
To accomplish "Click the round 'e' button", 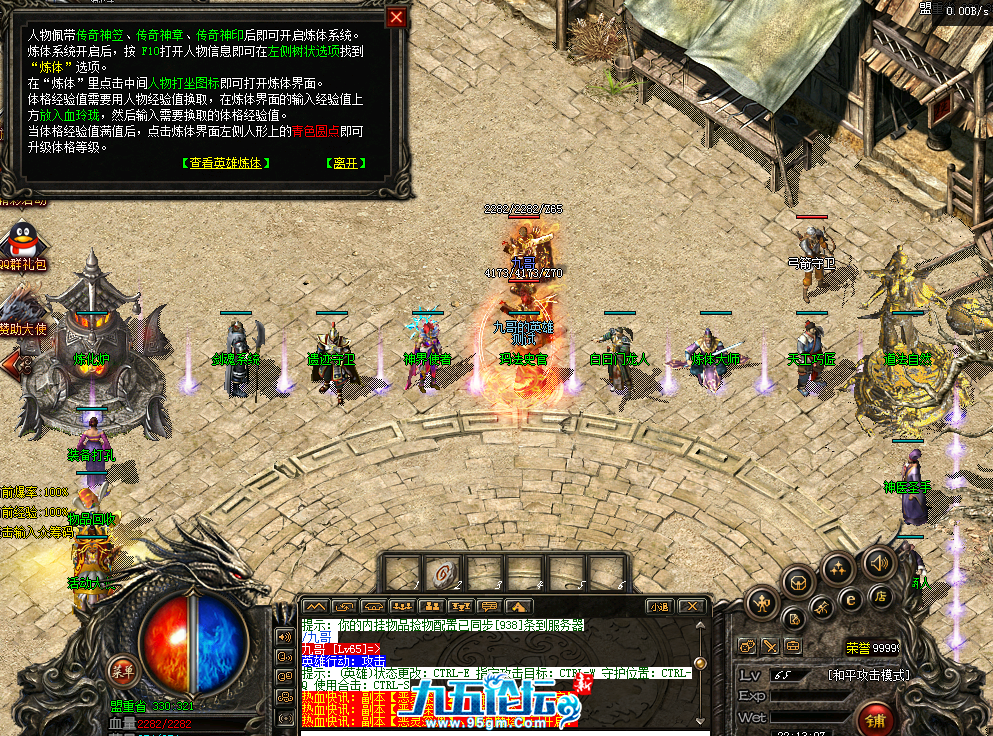I will point(851,600).
